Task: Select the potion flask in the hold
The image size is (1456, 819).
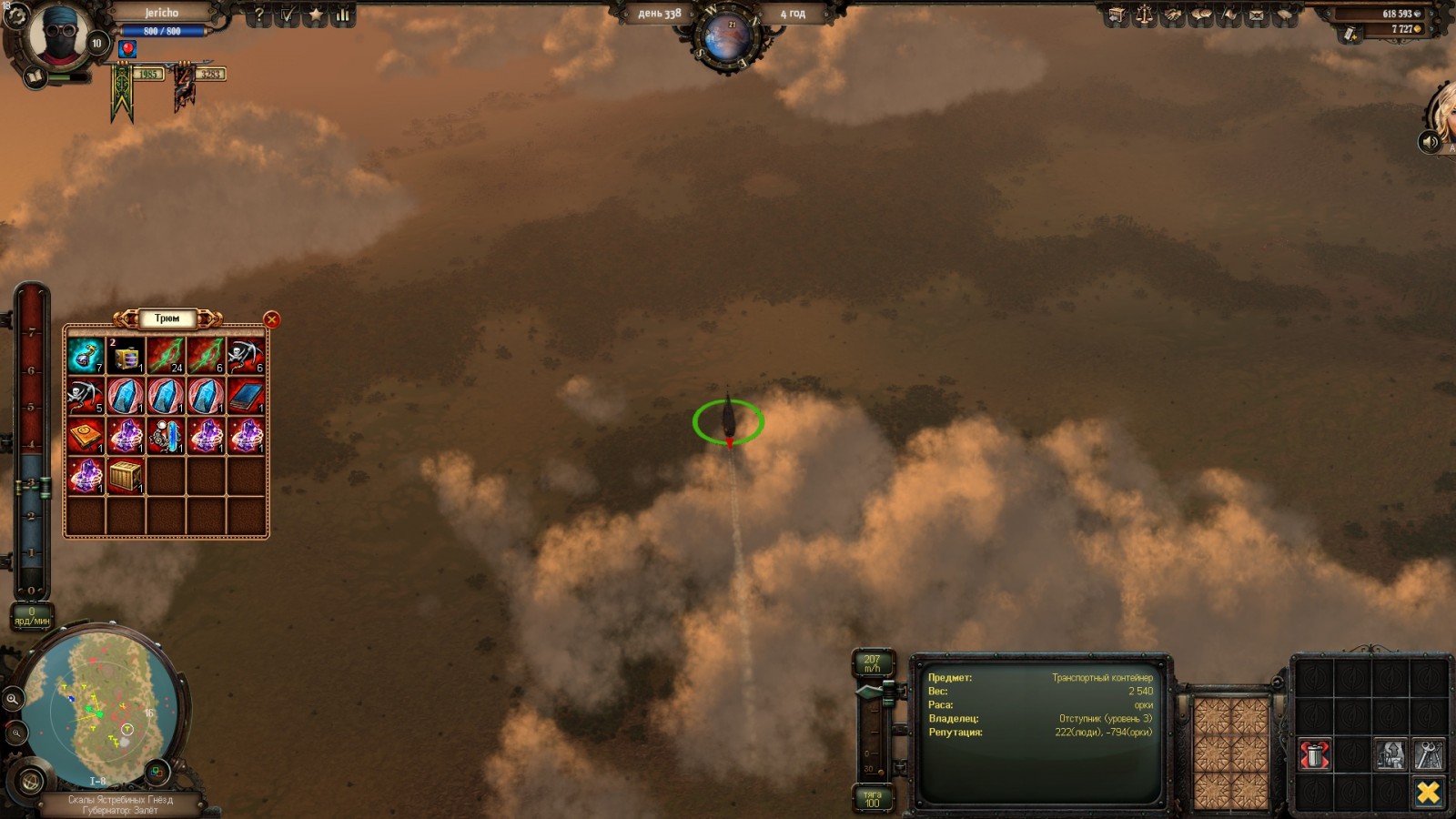Action: 86,356
